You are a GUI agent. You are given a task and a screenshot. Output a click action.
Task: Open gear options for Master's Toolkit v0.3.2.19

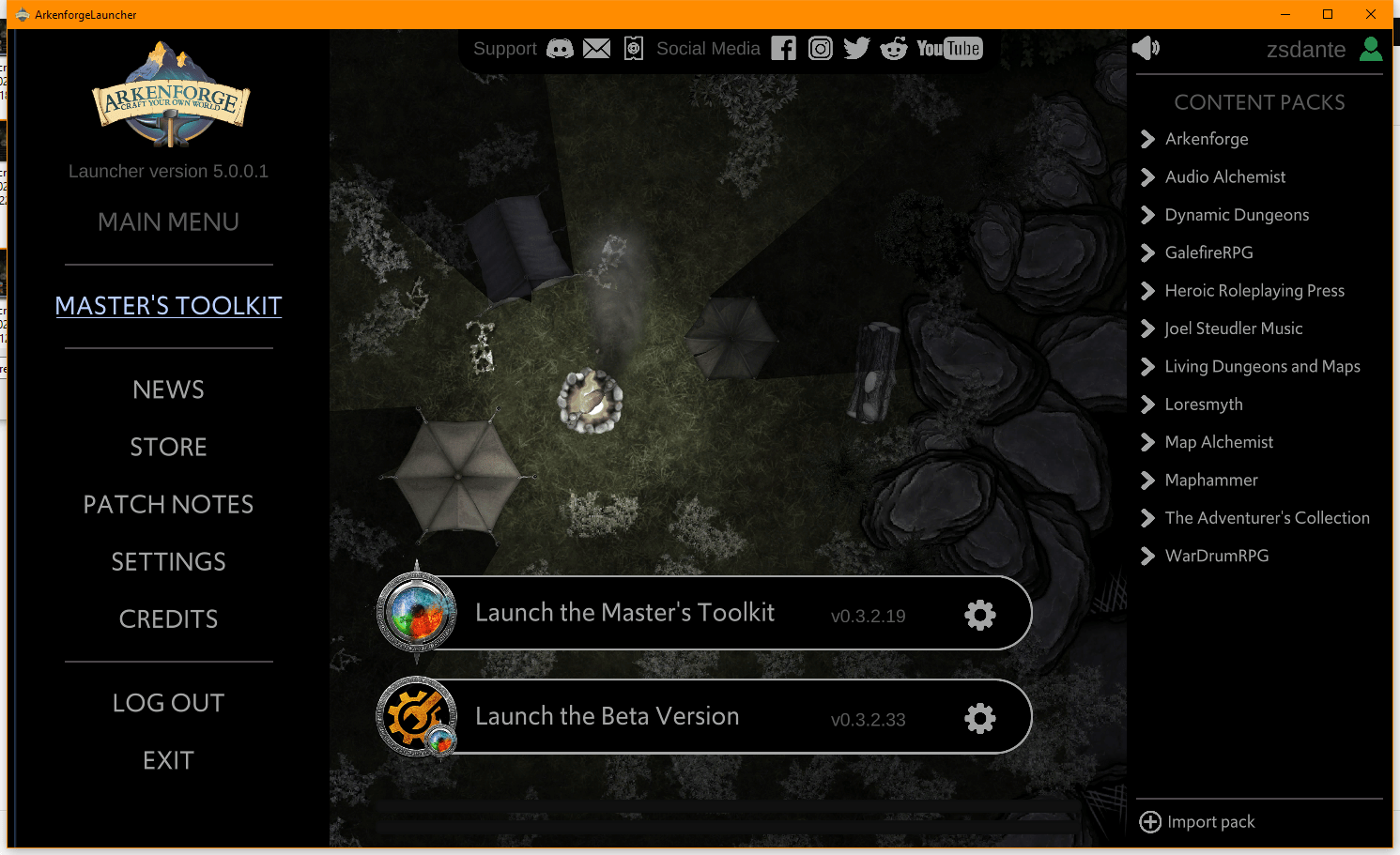[979, 615]
